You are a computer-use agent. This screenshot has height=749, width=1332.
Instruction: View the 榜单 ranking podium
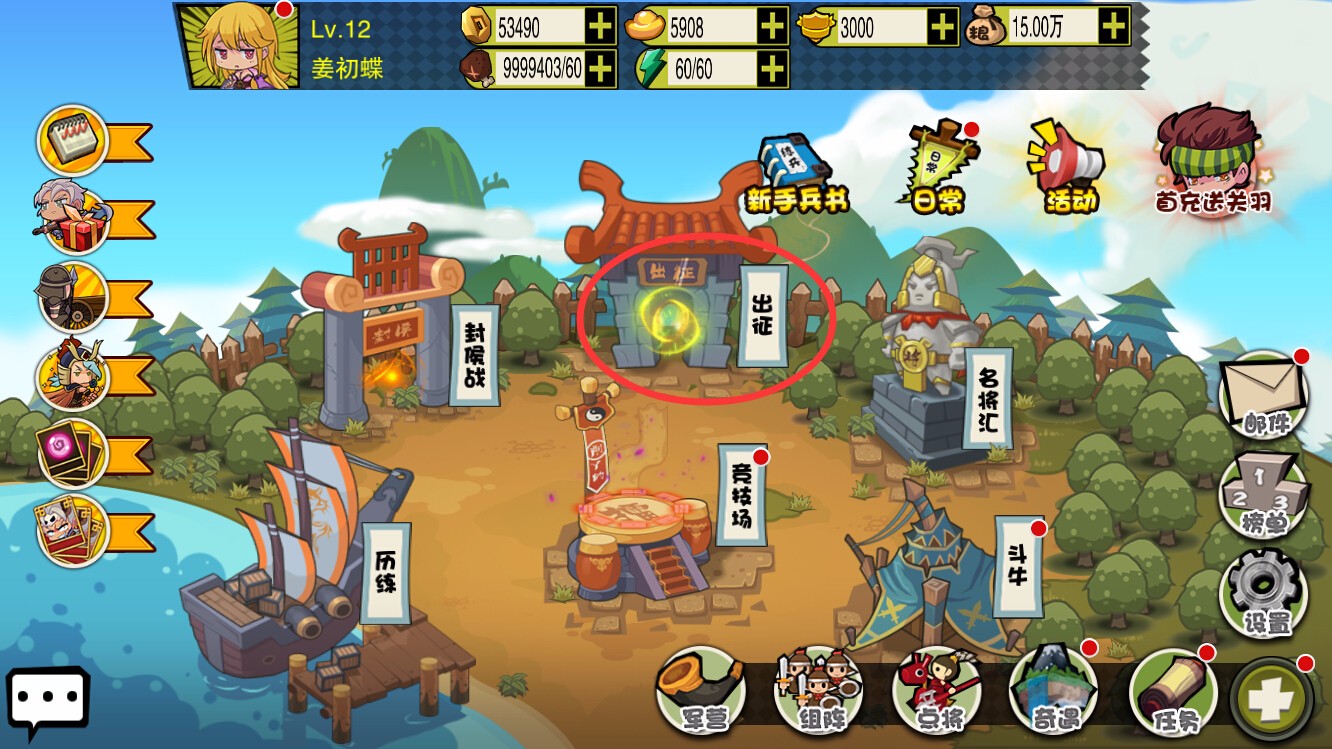pos(1264,499)
